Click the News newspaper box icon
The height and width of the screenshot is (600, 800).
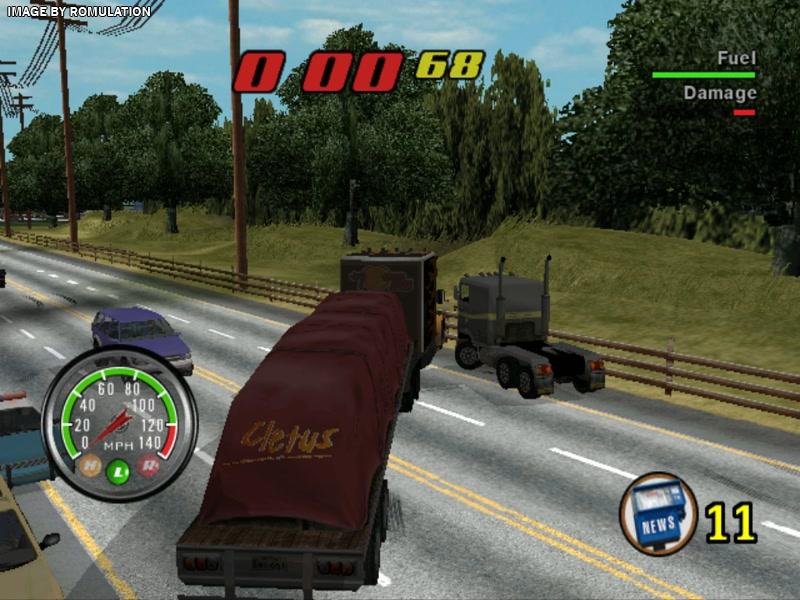(x=658, y=513)
